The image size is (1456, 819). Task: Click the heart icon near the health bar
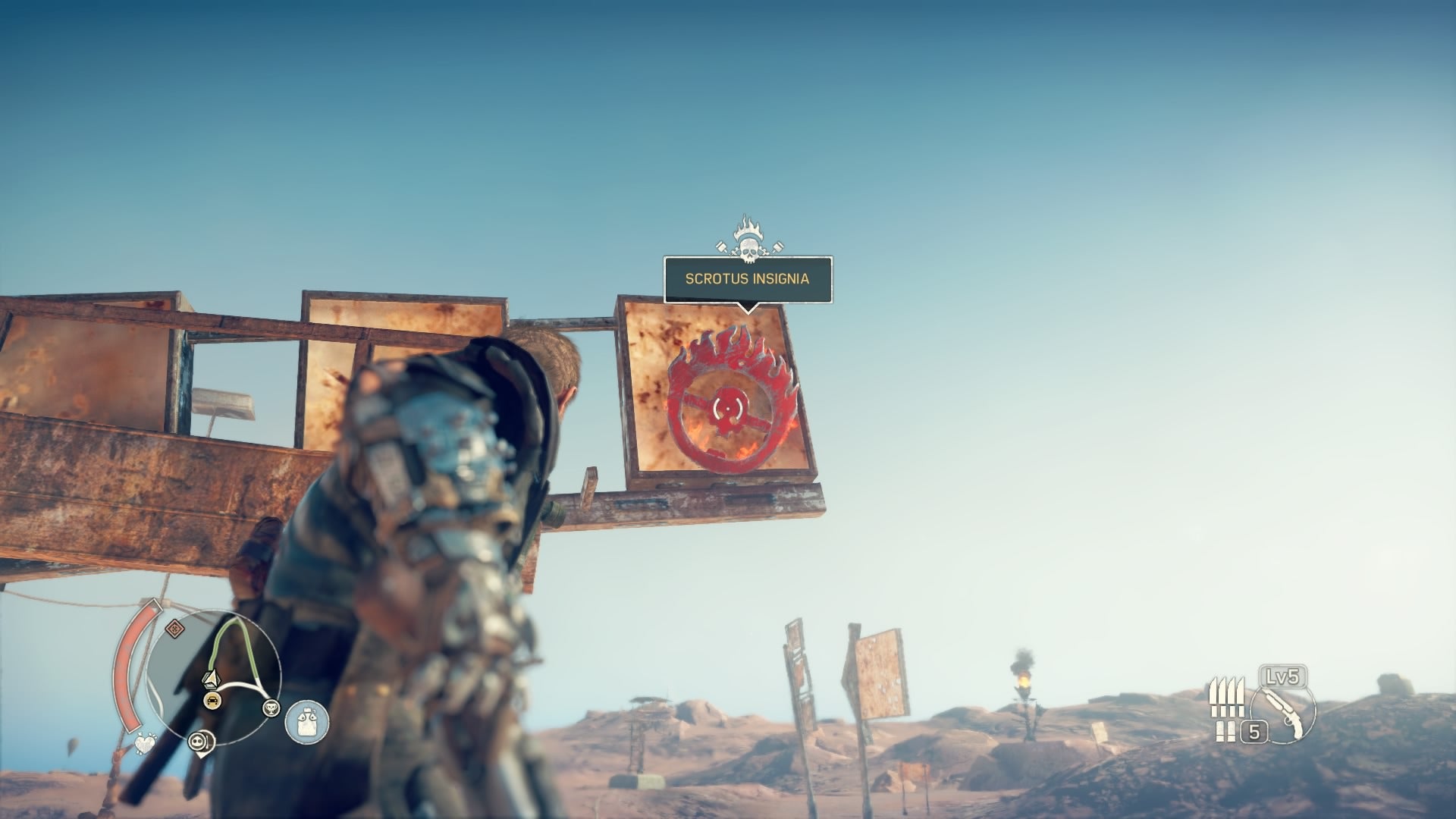(144, 742)
